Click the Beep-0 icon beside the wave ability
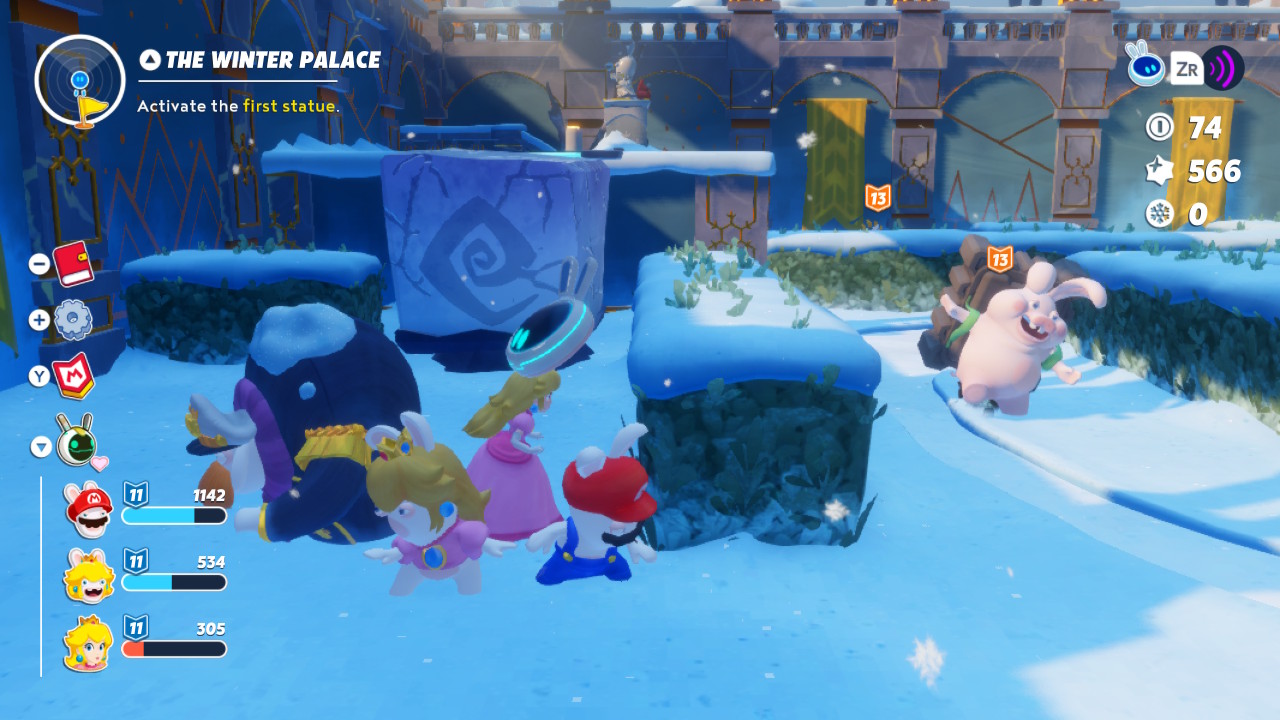 coord(1146,66)
